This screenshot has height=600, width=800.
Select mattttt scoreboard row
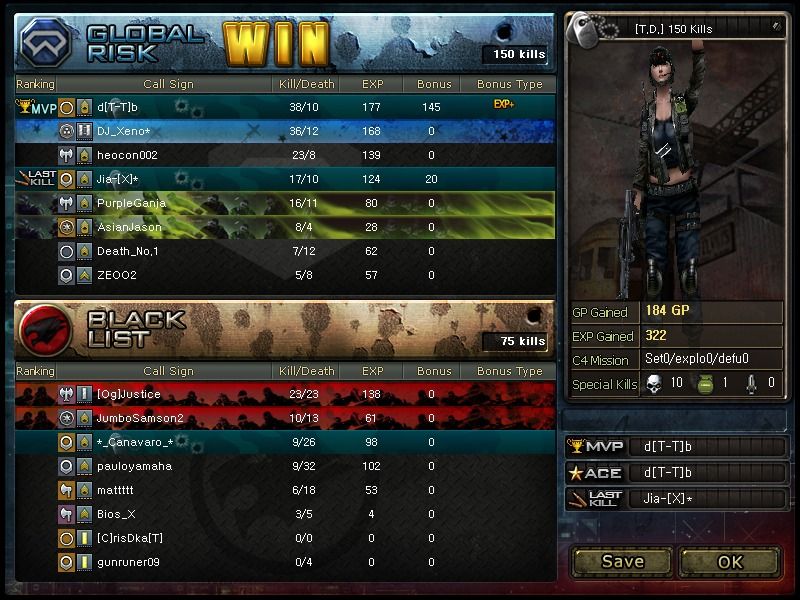click(x=285, y=490)
